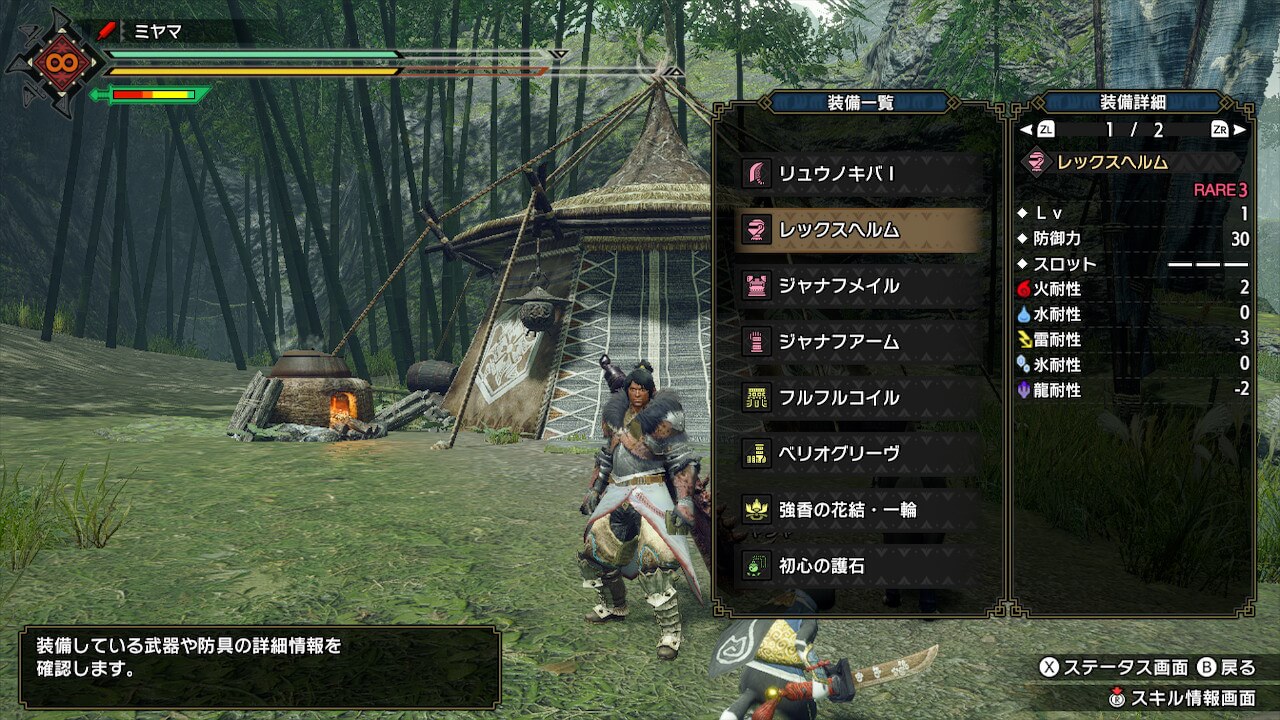
Task: Show the スキル情報画面 skill info screen
Action: (x=1181, y=697)
